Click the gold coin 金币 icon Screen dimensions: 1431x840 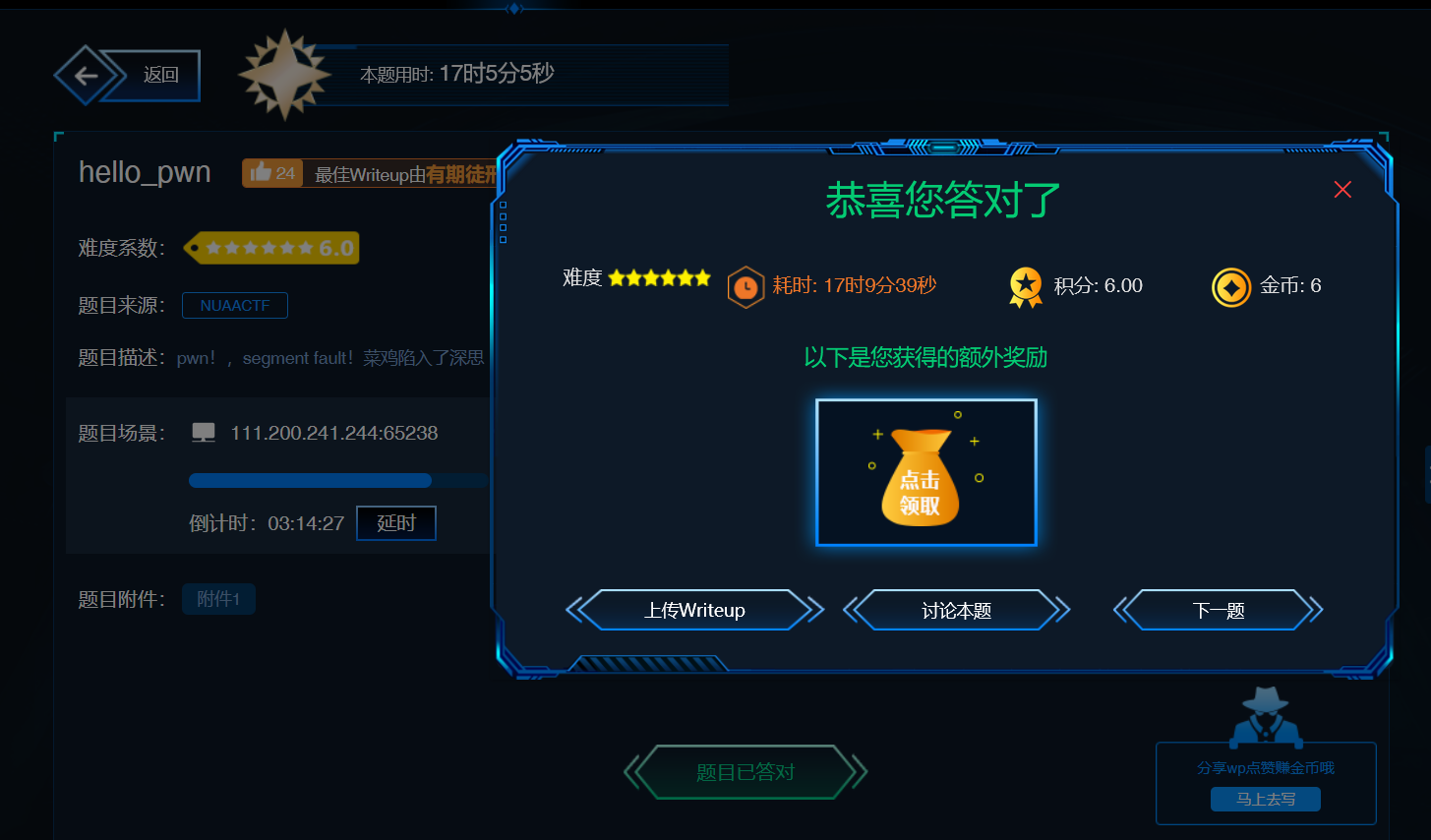[x=1230, y=286]
